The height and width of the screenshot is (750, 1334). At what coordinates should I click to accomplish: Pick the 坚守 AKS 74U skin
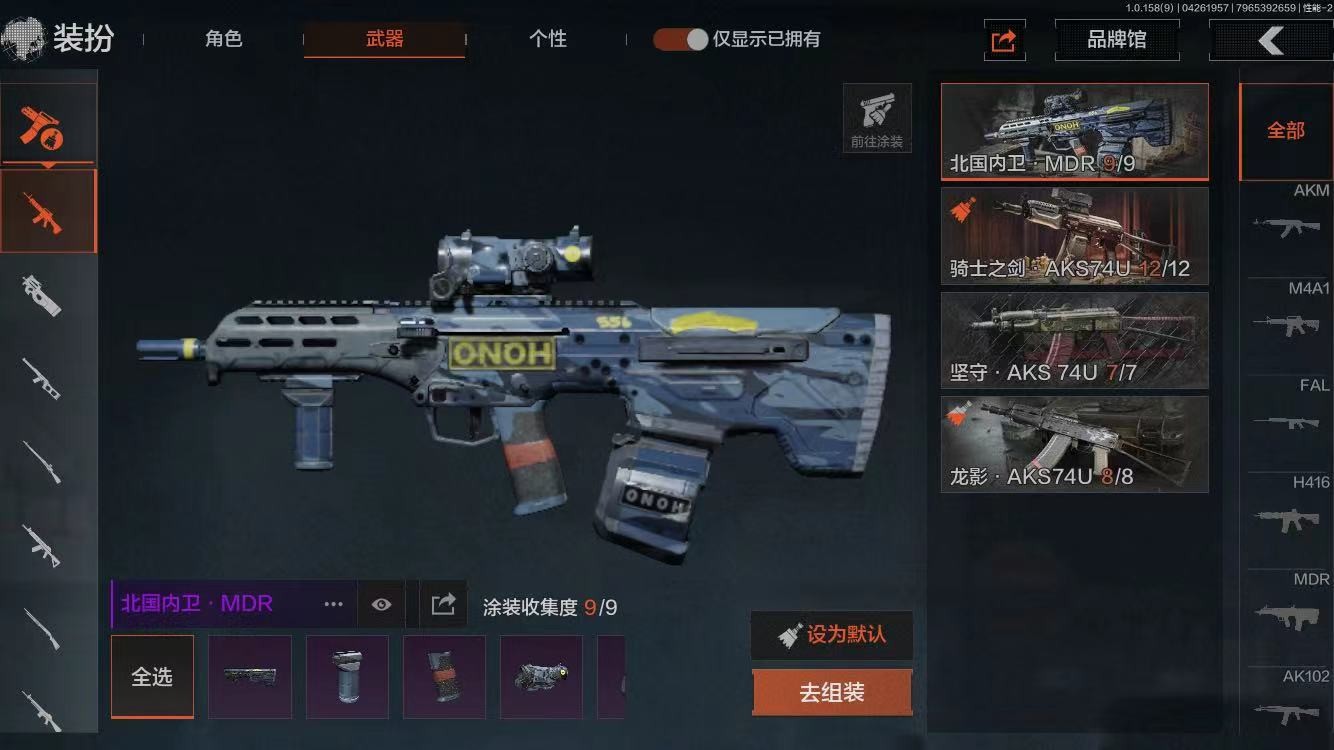click(1074, 340)
